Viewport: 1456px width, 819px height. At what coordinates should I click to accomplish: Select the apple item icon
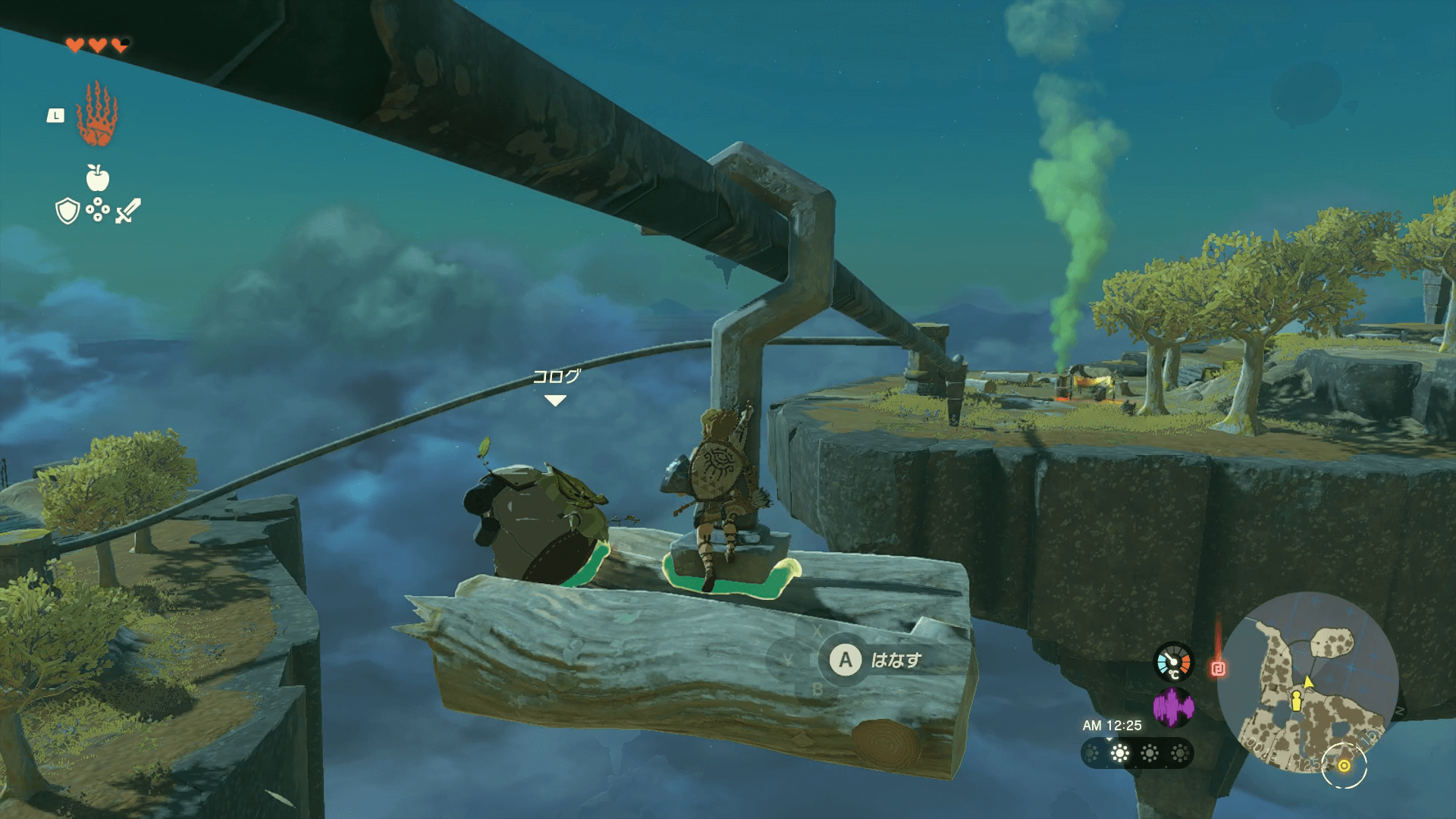tap(98, 178)
